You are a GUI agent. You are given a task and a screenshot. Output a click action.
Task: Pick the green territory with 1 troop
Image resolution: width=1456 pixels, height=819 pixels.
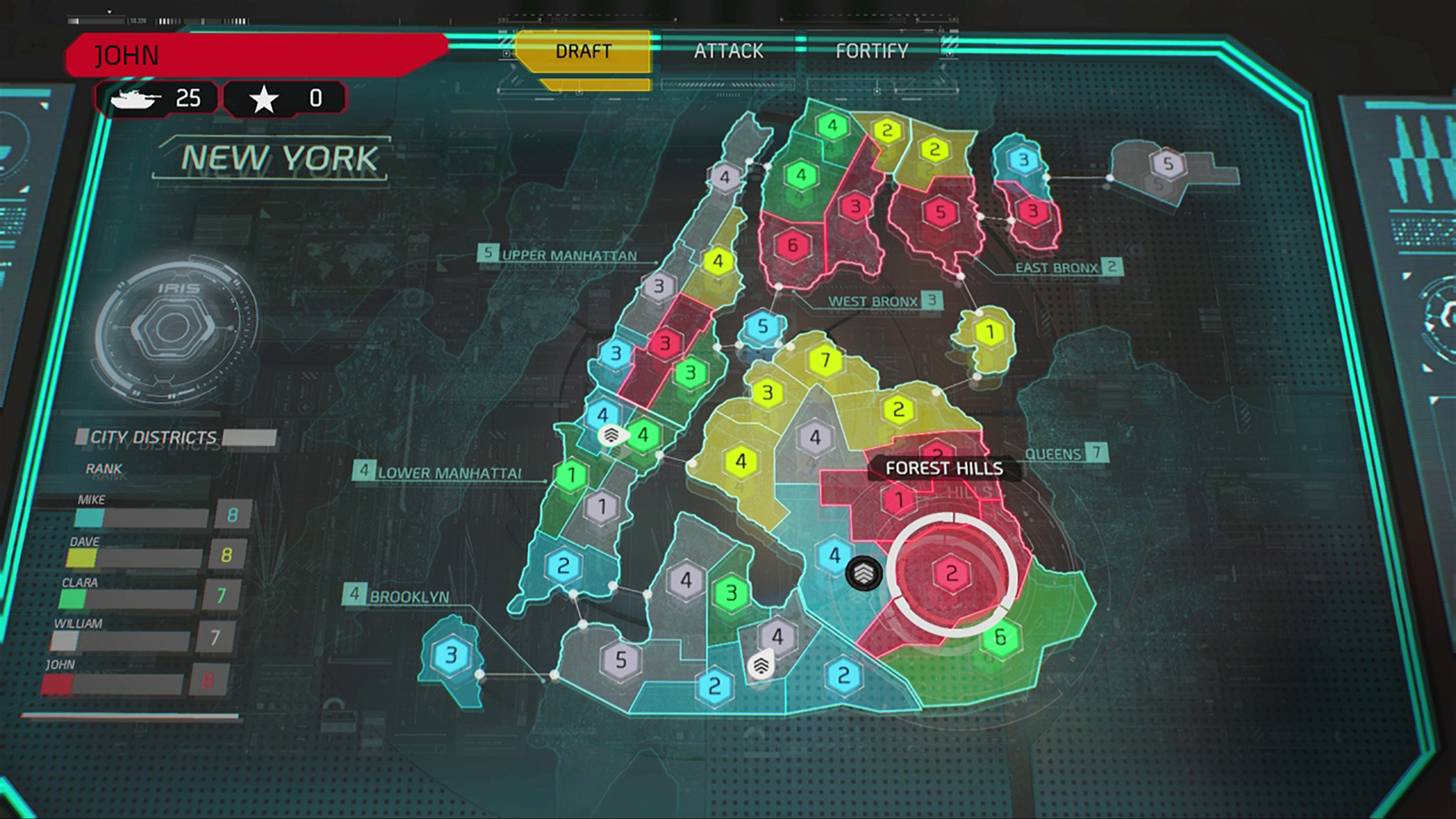click(x=571, y=475)
